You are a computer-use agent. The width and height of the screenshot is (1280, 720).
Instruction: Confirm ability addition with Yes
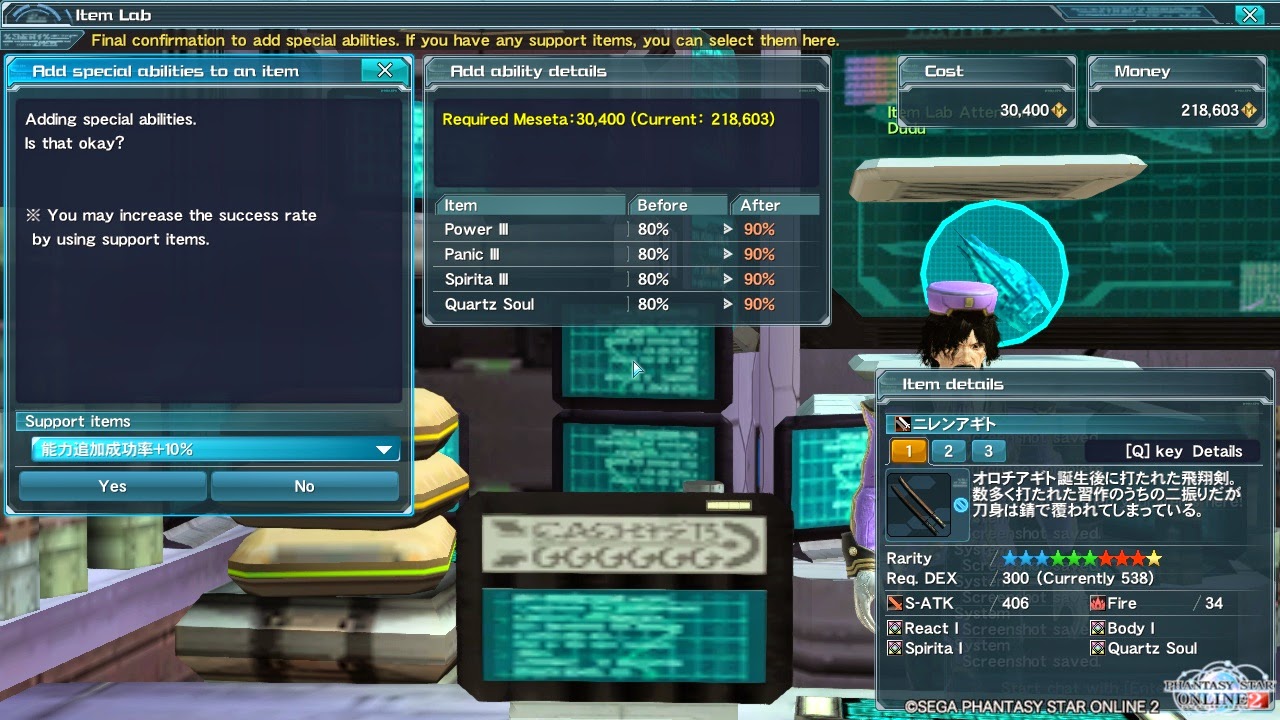point(112,486)
